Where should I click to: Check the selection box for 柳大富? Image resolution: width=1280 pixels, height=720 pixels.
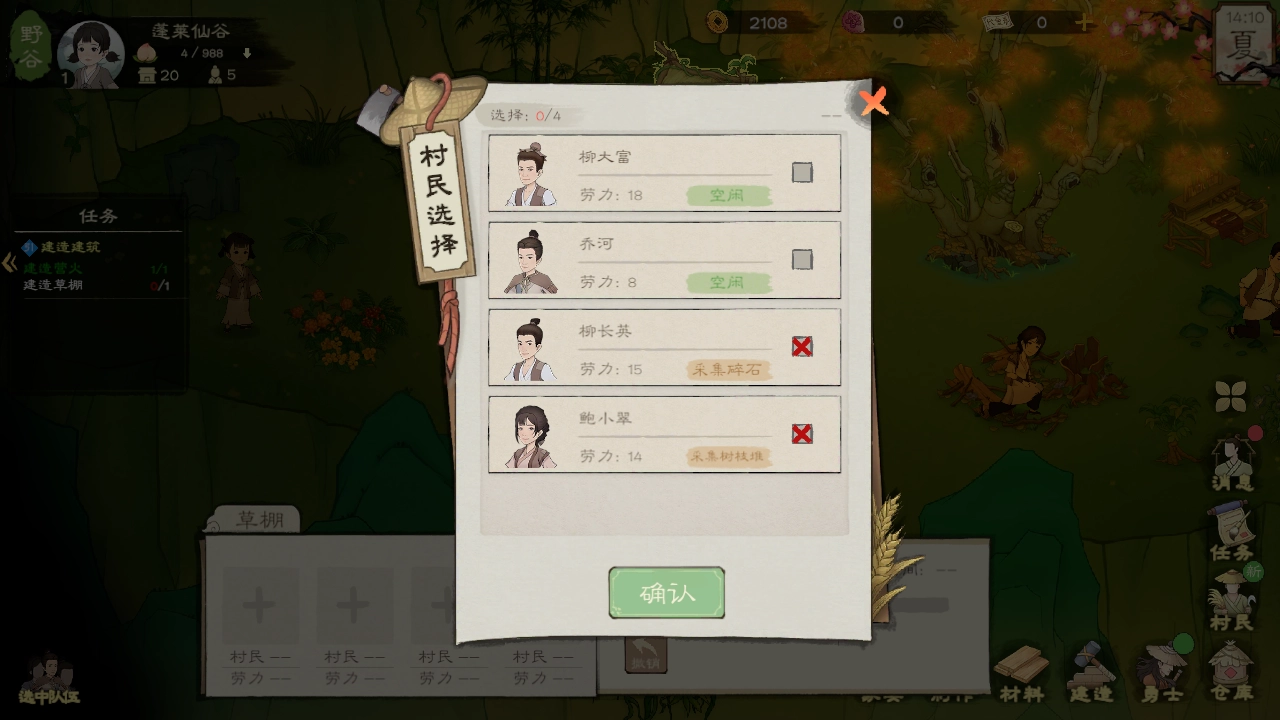point(801,172)
